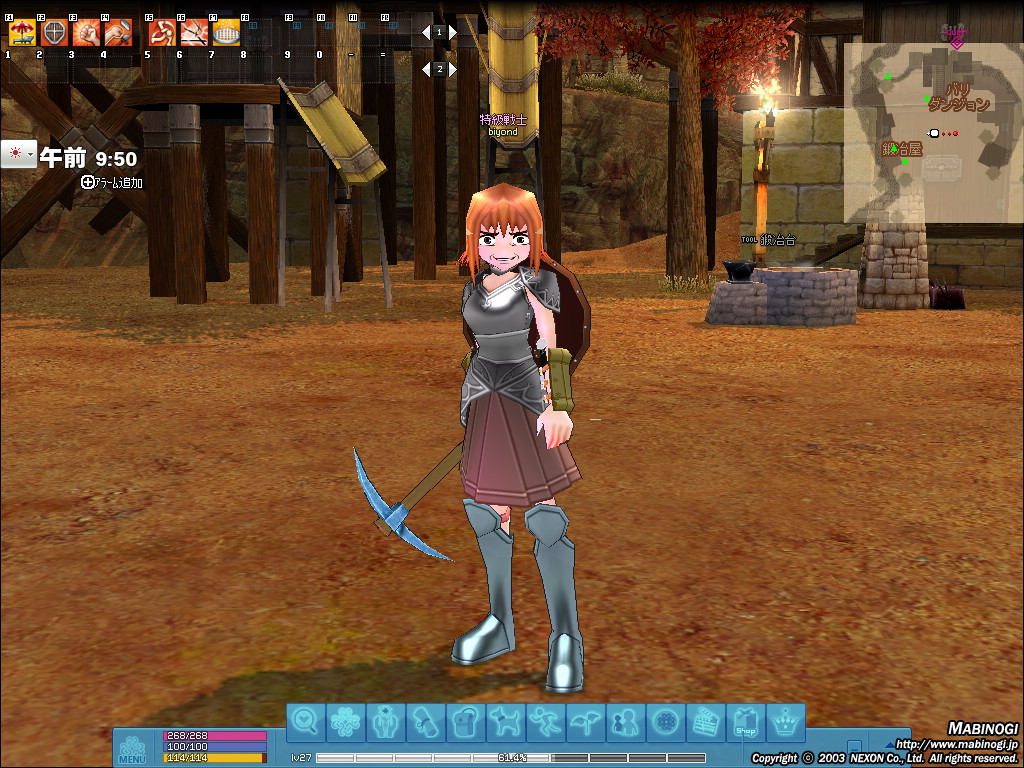Activate the clenched fist skill
The image size is (1024, 768).
[x=86, y=34]
